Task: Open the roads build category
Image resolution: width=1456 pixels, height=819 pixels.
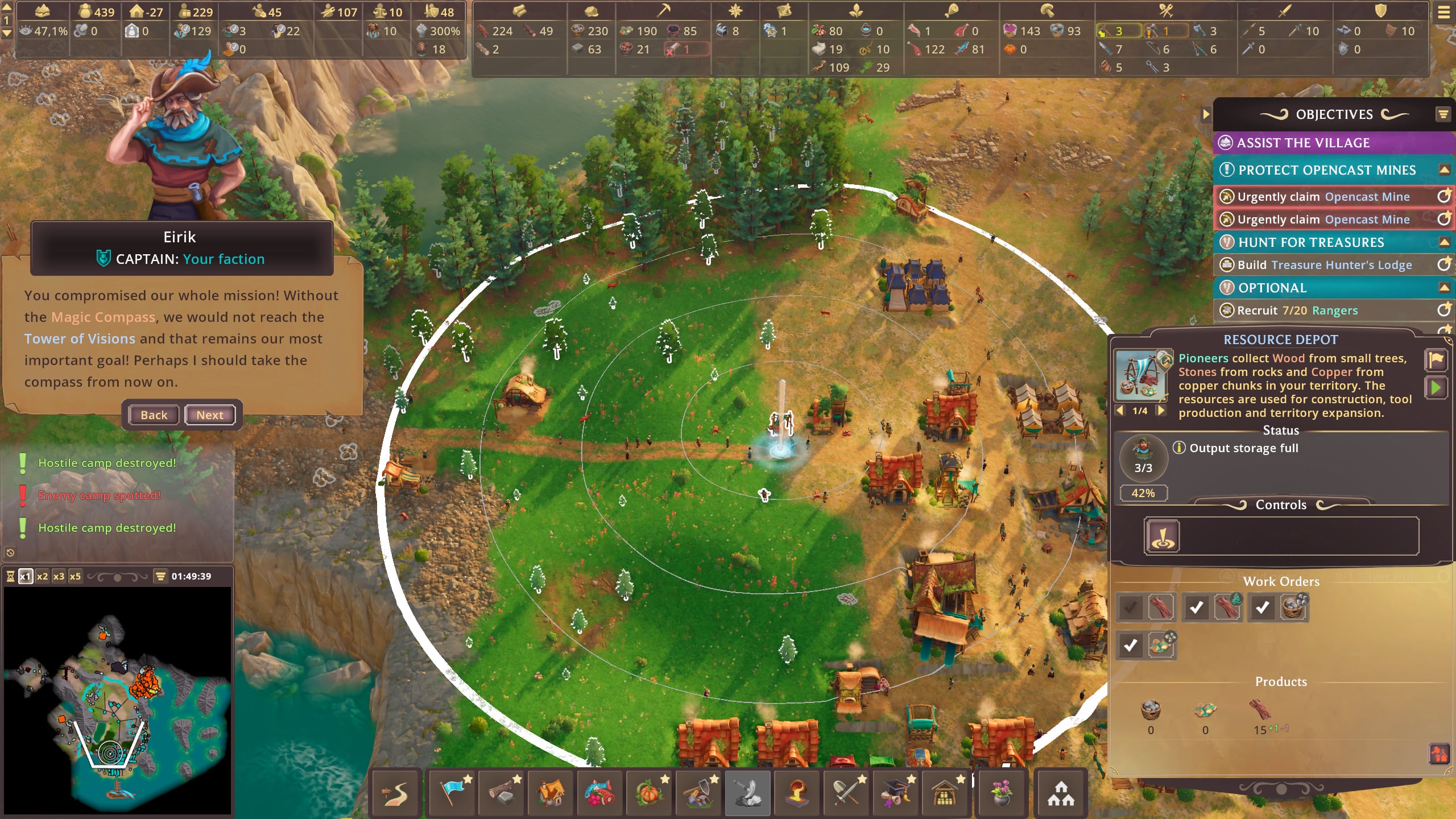Action: (396, 793)
